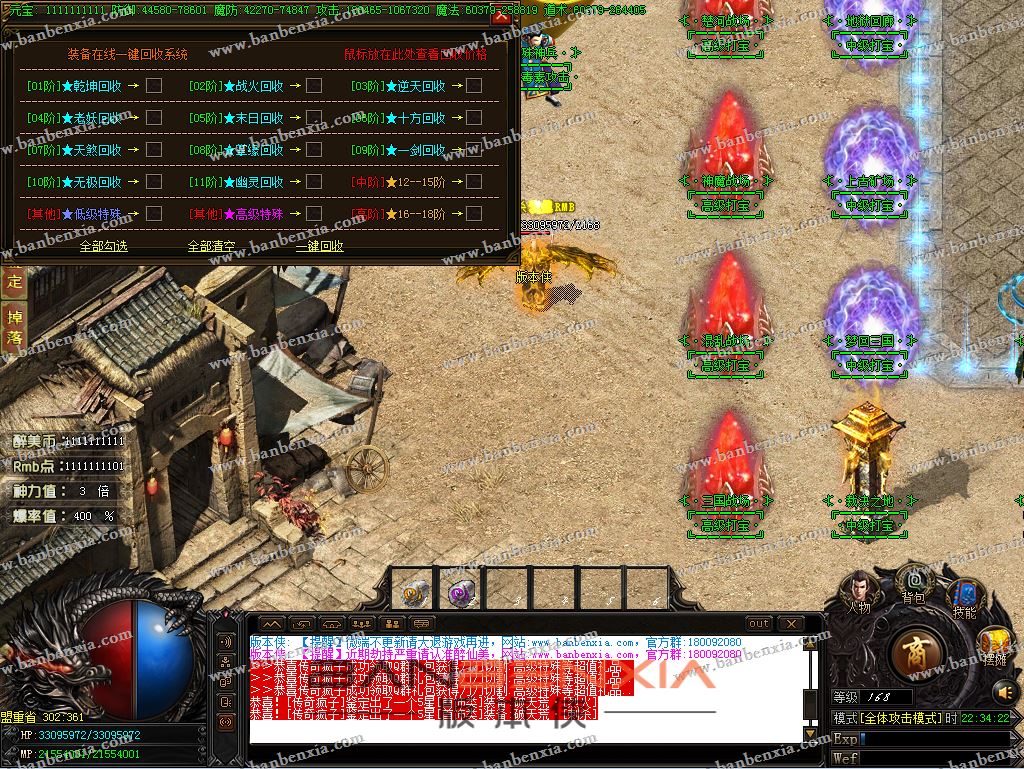Screen dimensions: 1024x769
Task: Open the 人物 character panel
Action: [x=859, y=590]
